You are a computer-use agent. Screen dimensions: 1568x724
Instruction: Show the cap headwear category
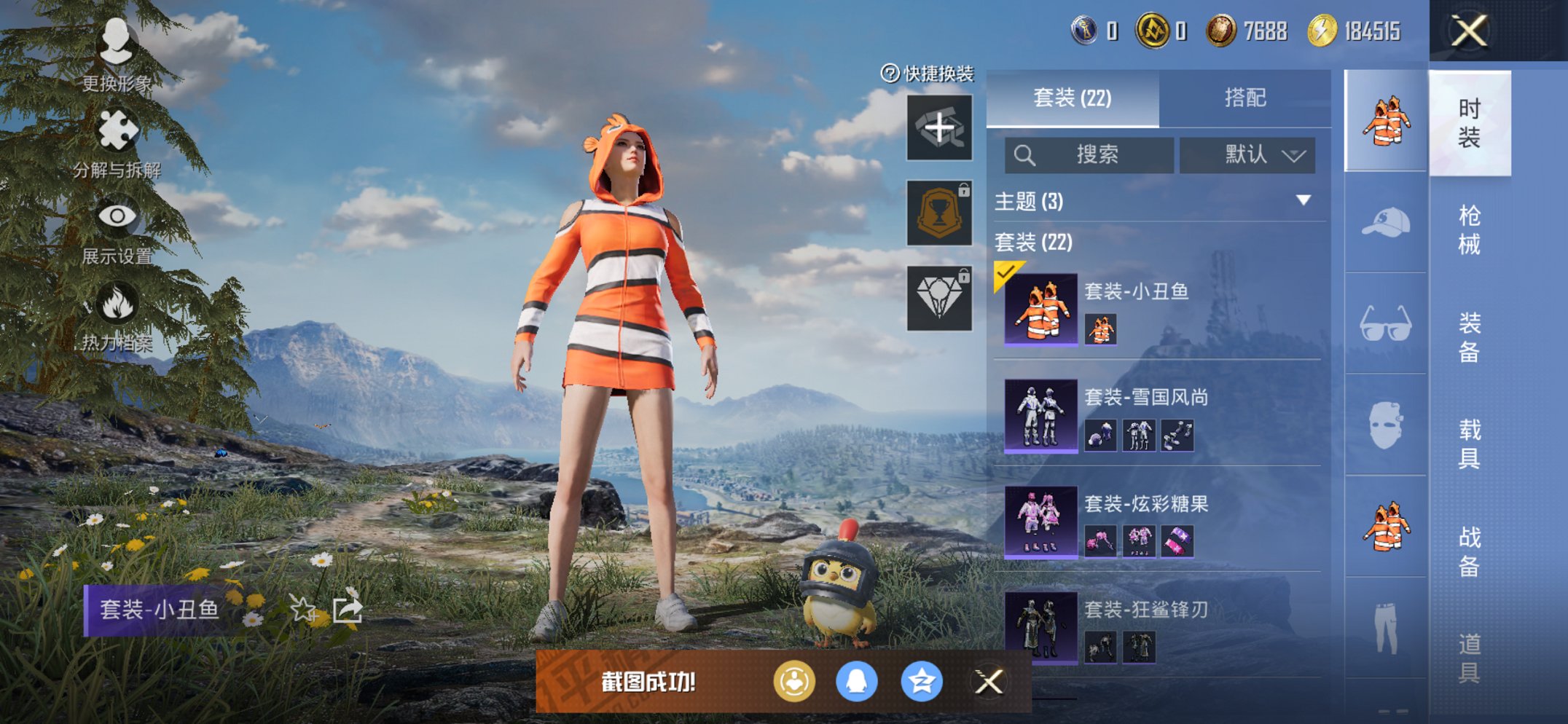[x=1385, y=222]
